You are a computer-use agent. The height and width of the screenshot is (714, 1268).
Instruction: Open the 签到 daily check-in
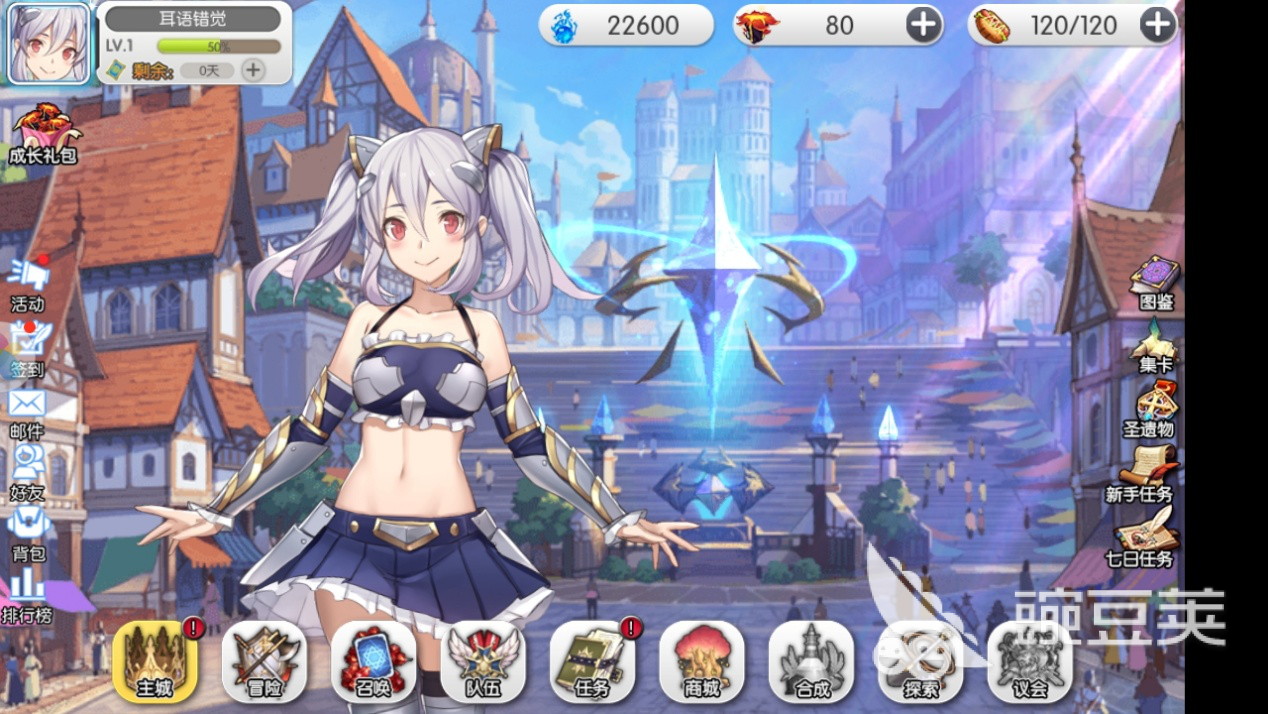(28, 347)
